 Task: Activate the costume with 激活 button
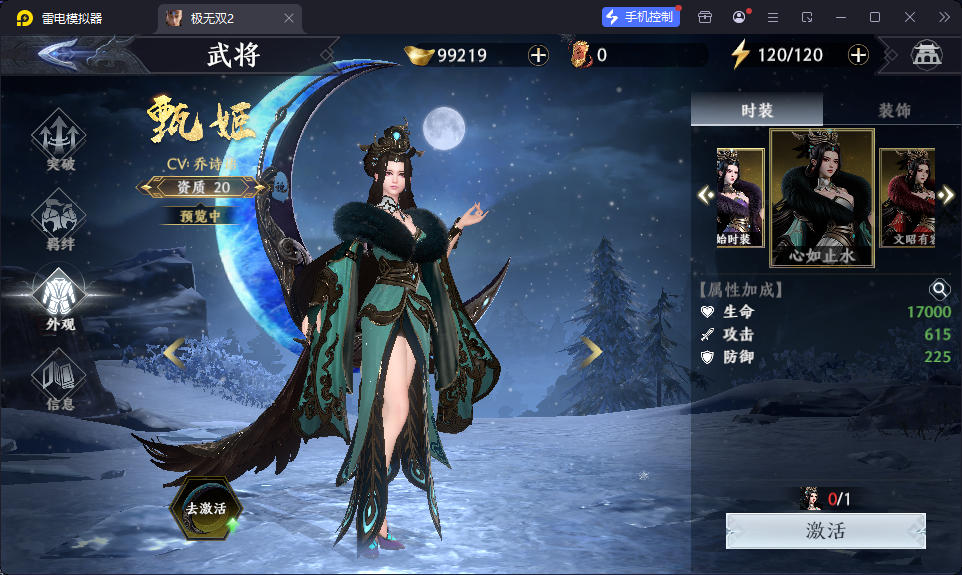click(x=825, y=530)
